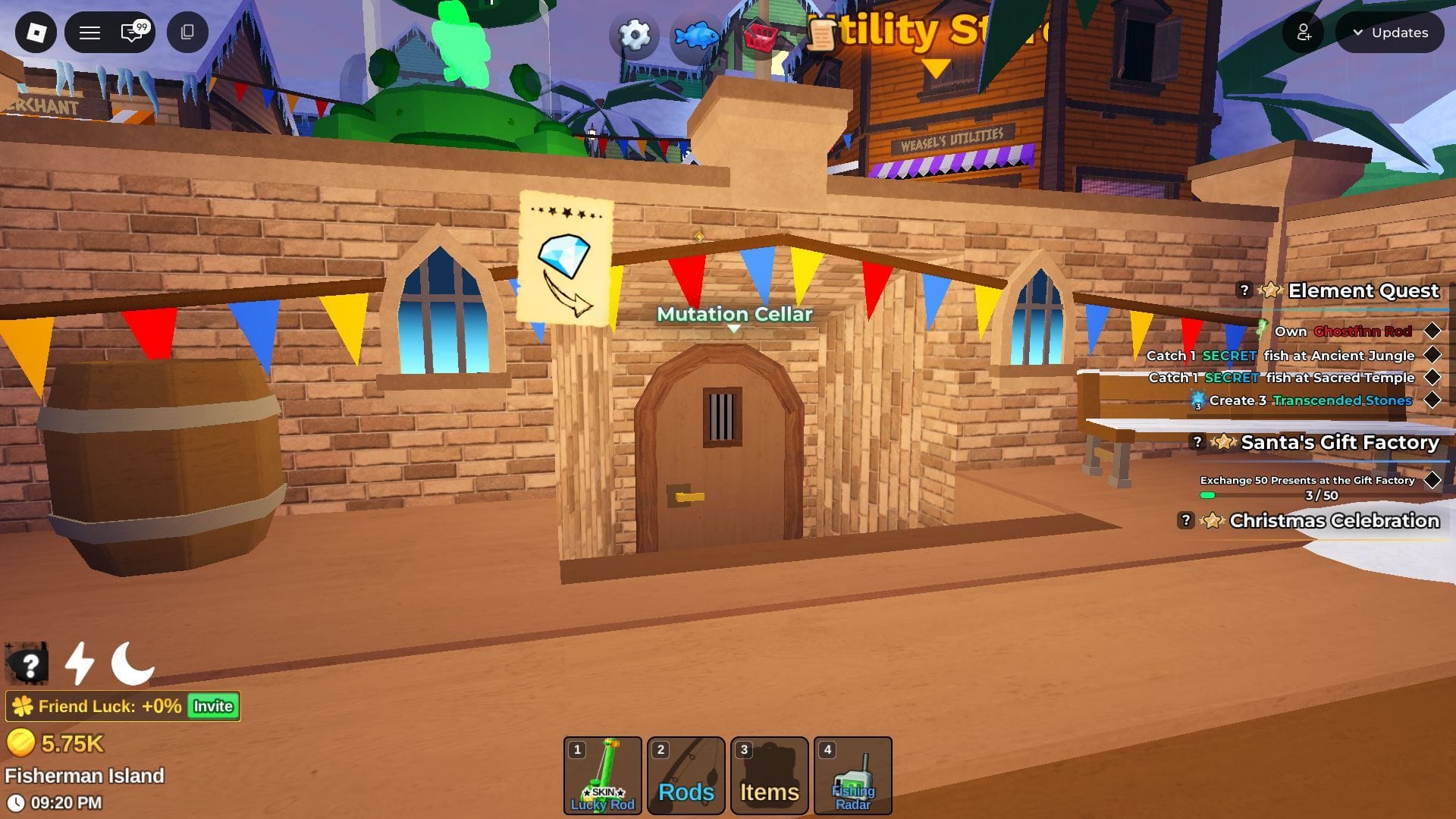Viewport: 1456px width, 819px height.
Task: Open the shop basket icon
Action: click(762, 34)
